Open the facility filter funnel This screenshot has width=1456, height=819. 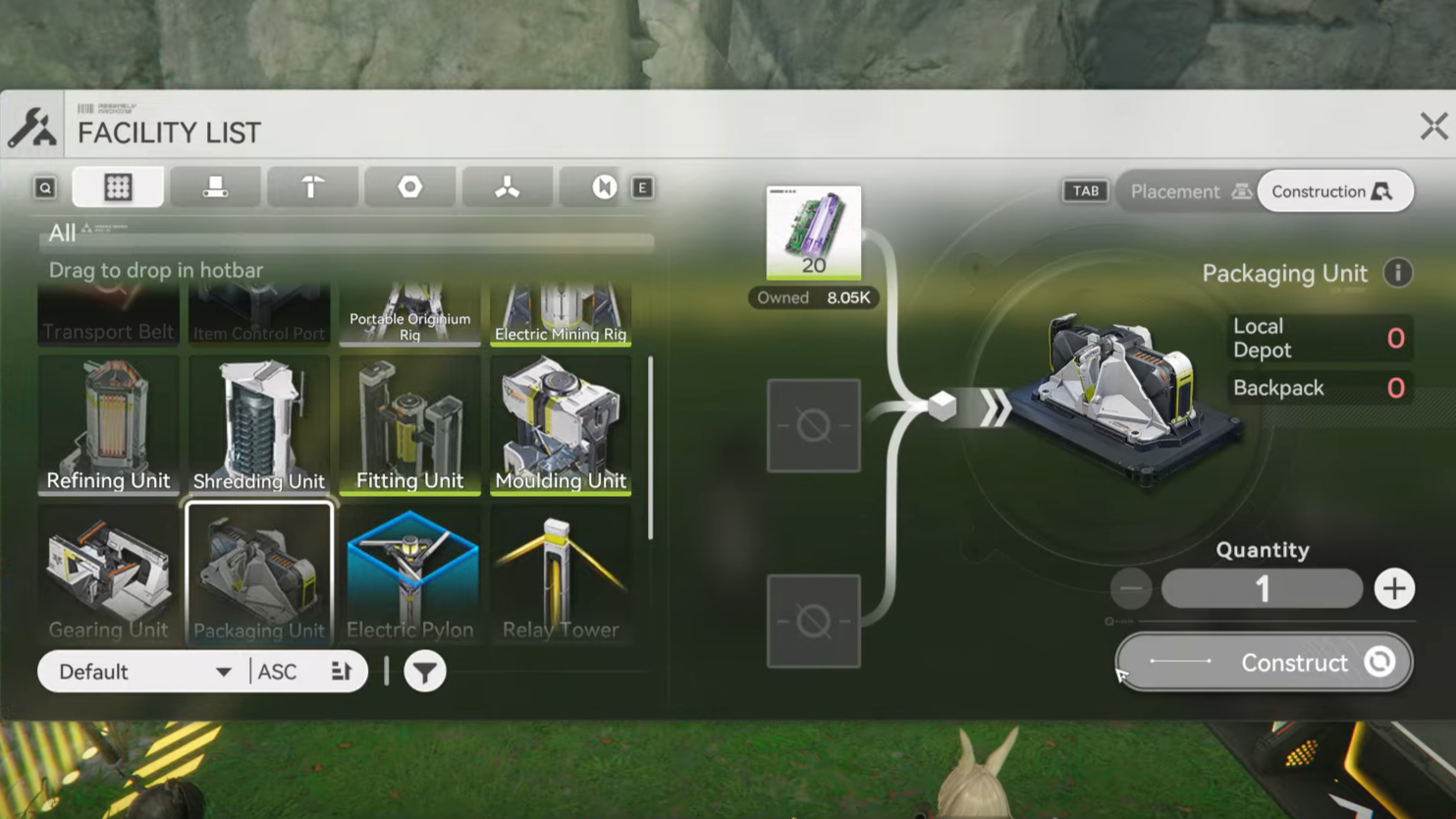425,673
